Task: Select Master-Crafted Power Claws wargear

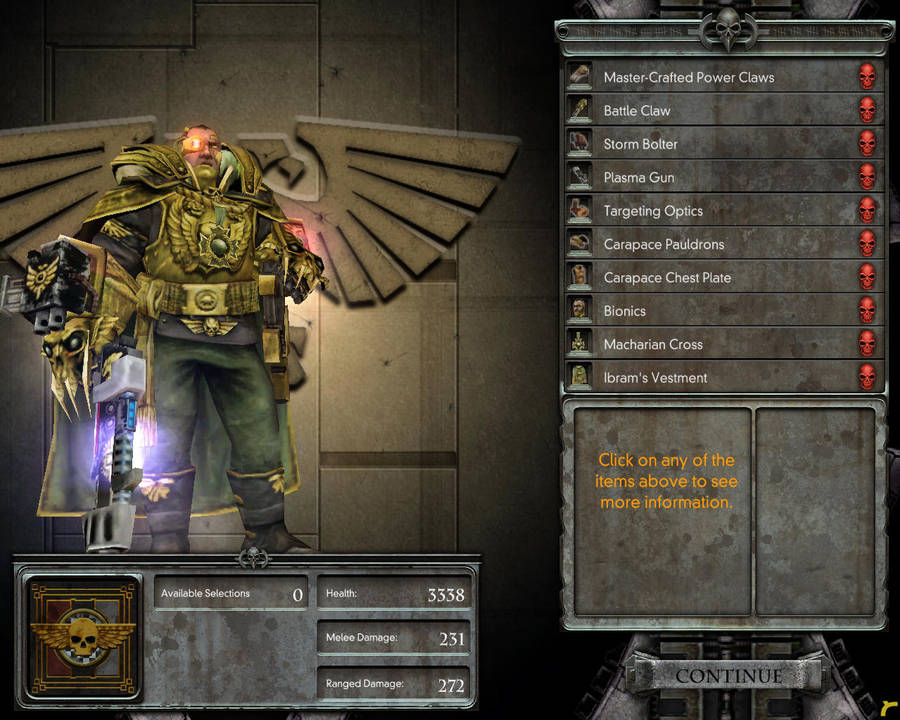Action: [x=688, y=77]
